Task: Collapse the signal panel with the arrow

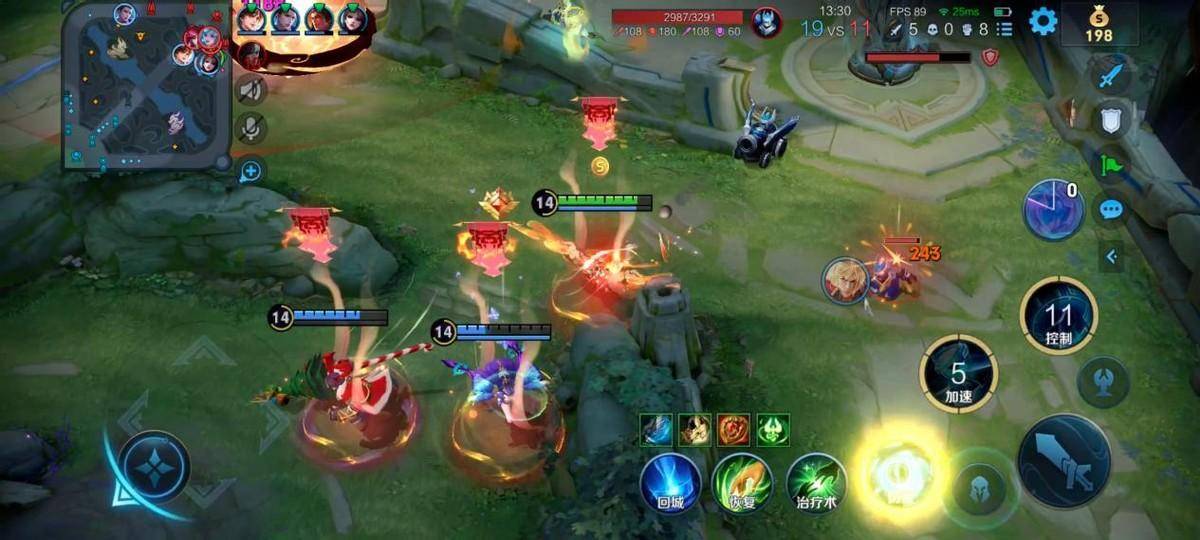Action: (x=1111, y=257)
